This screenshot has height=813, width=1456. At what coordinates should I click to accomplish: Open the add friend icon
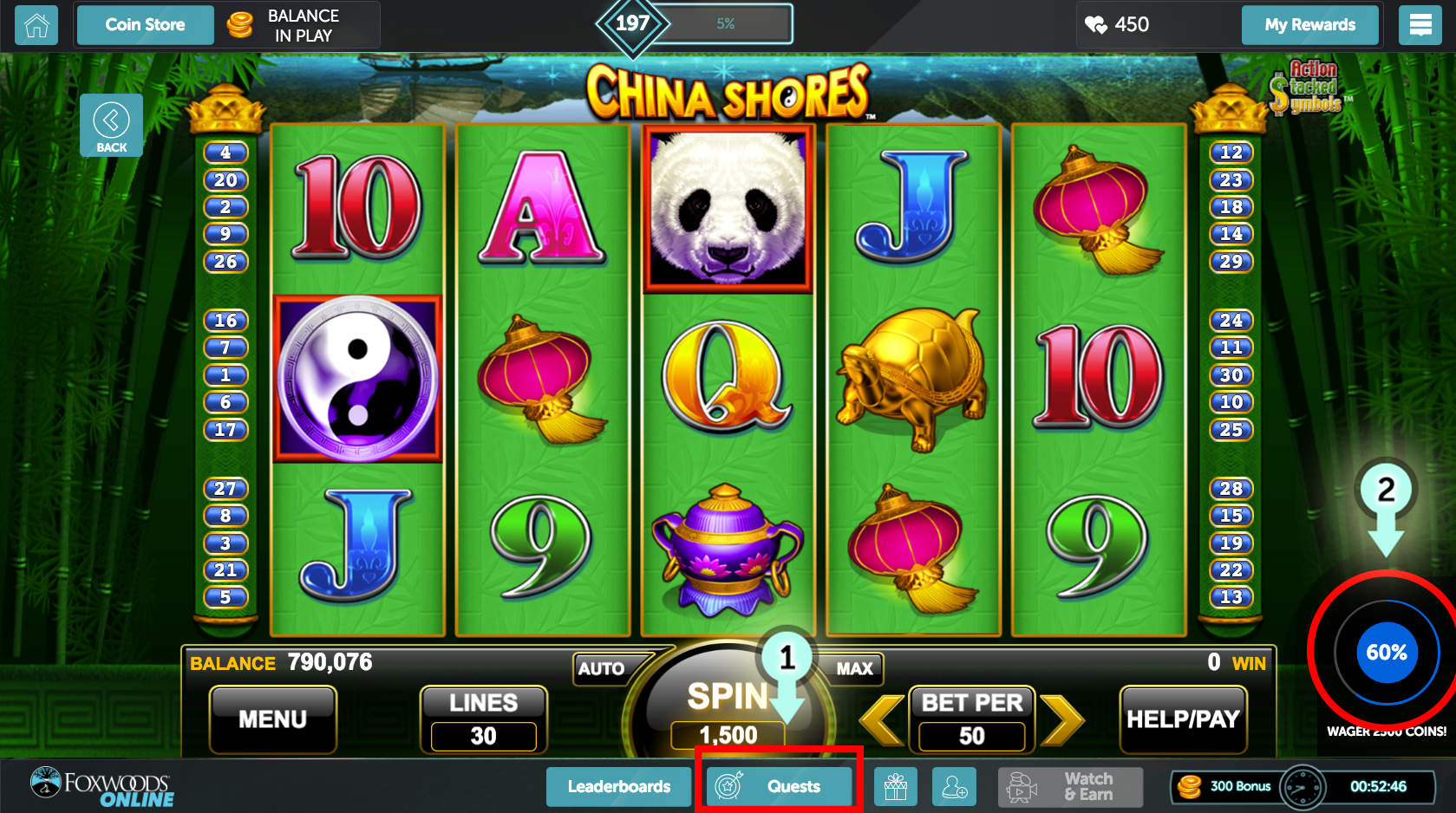(x=954, y=787)
